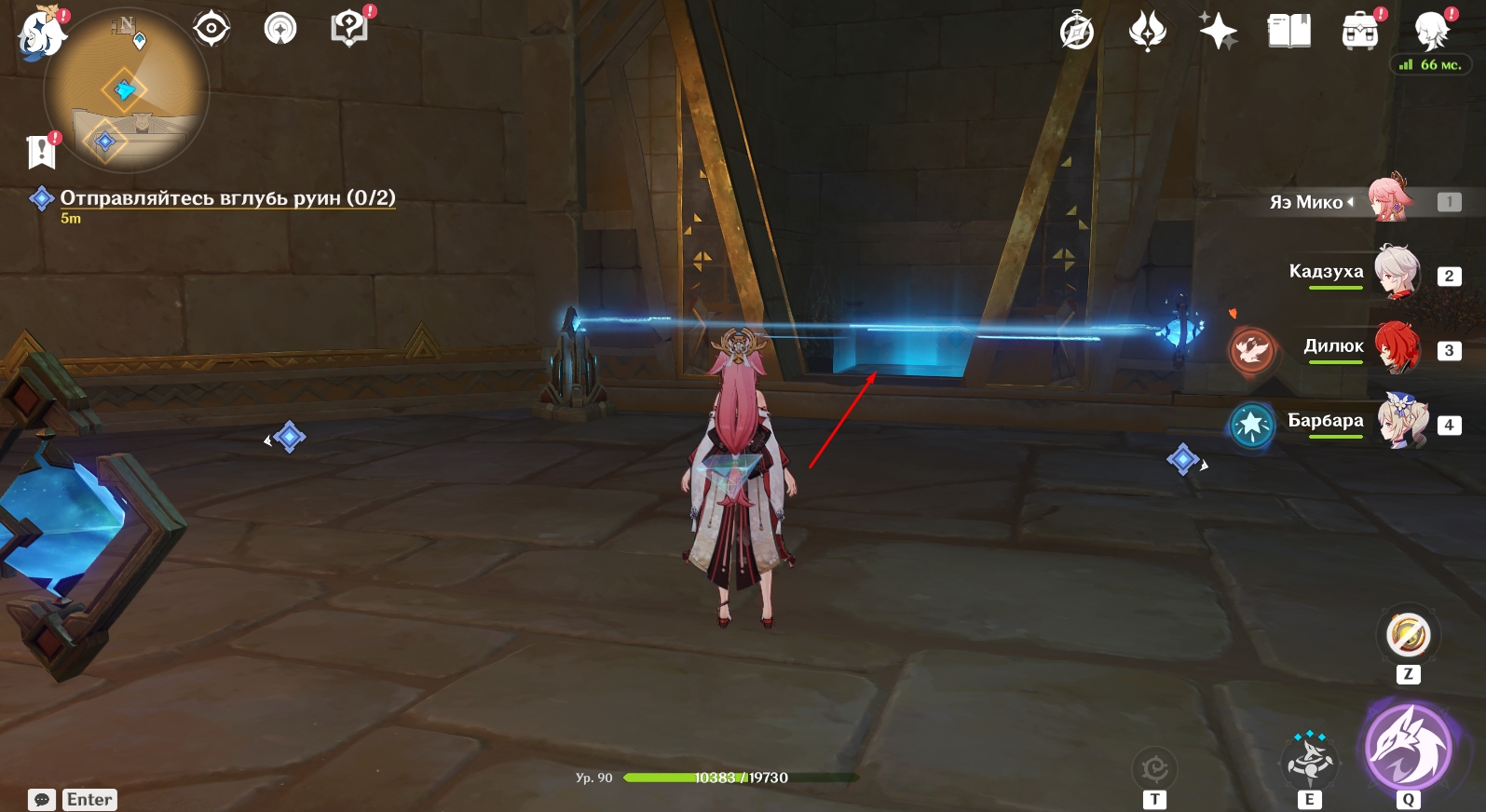Open the inventory backpack
The image size is (1486, 812).
tap(1359, 33)
